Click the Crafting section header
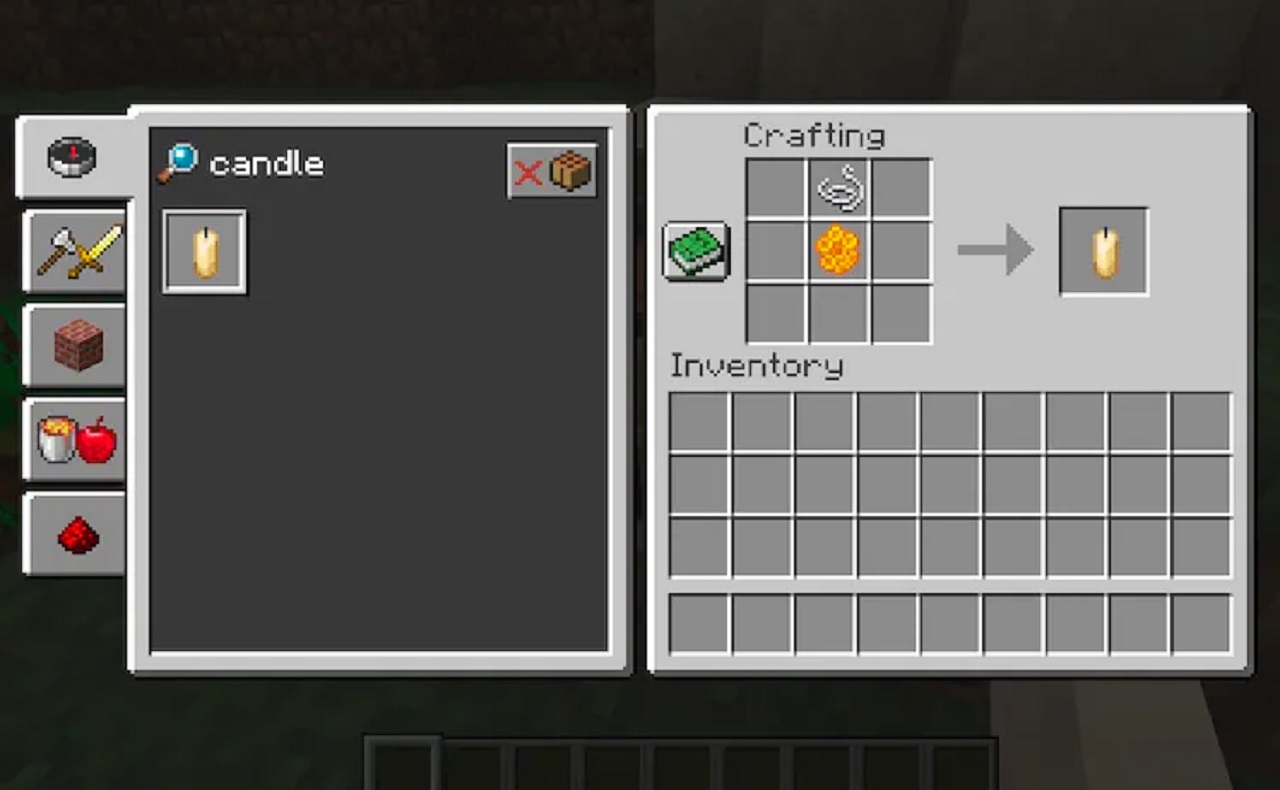 817,135
